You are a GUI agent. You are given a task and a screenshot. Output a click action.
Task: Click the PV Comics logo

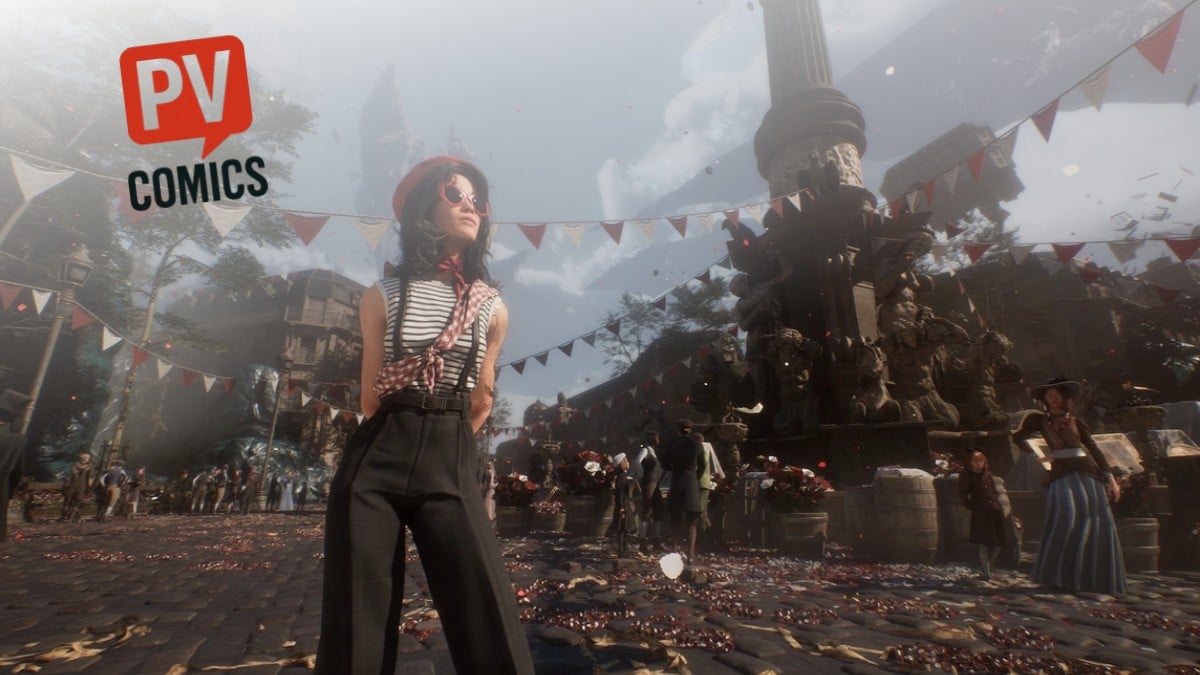click(x=191, y=122)
